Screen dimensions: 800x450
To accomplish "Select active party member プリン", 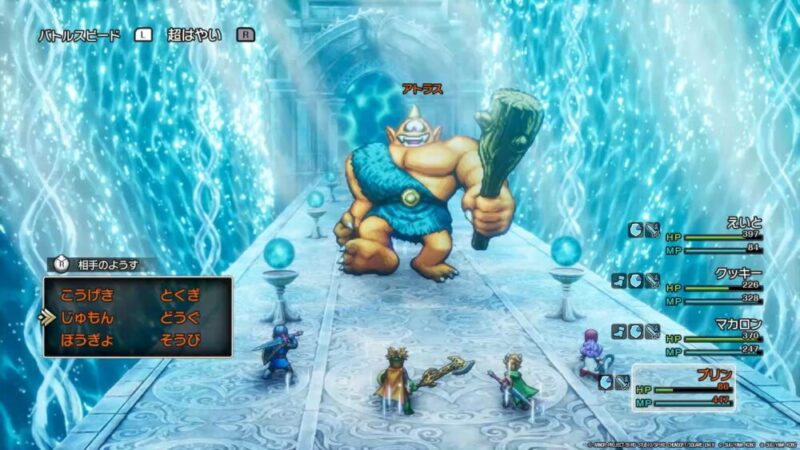I will click(713, 375).
